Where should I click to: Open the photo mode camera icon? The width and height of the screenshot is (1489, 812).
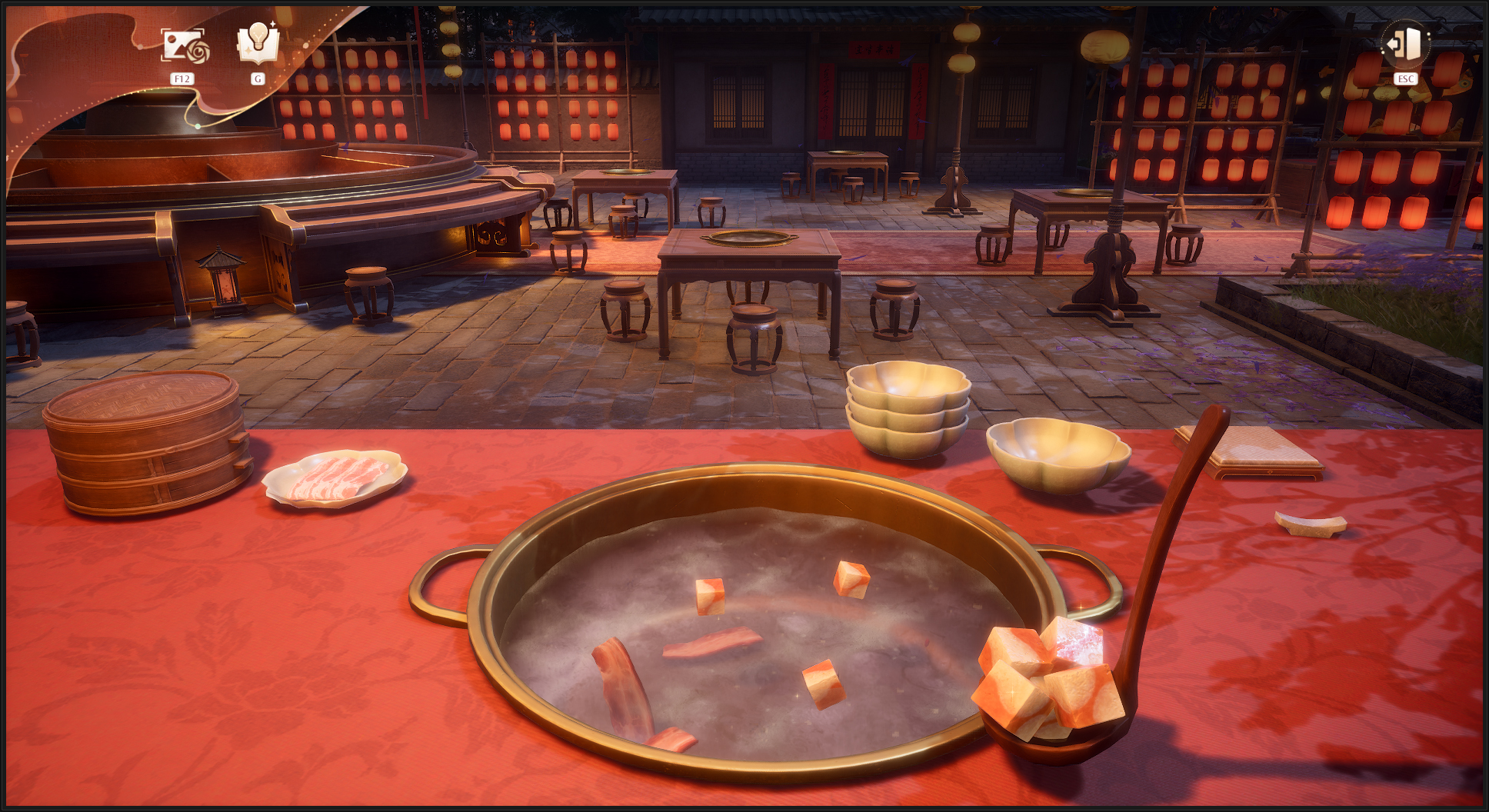pos(183,46)
